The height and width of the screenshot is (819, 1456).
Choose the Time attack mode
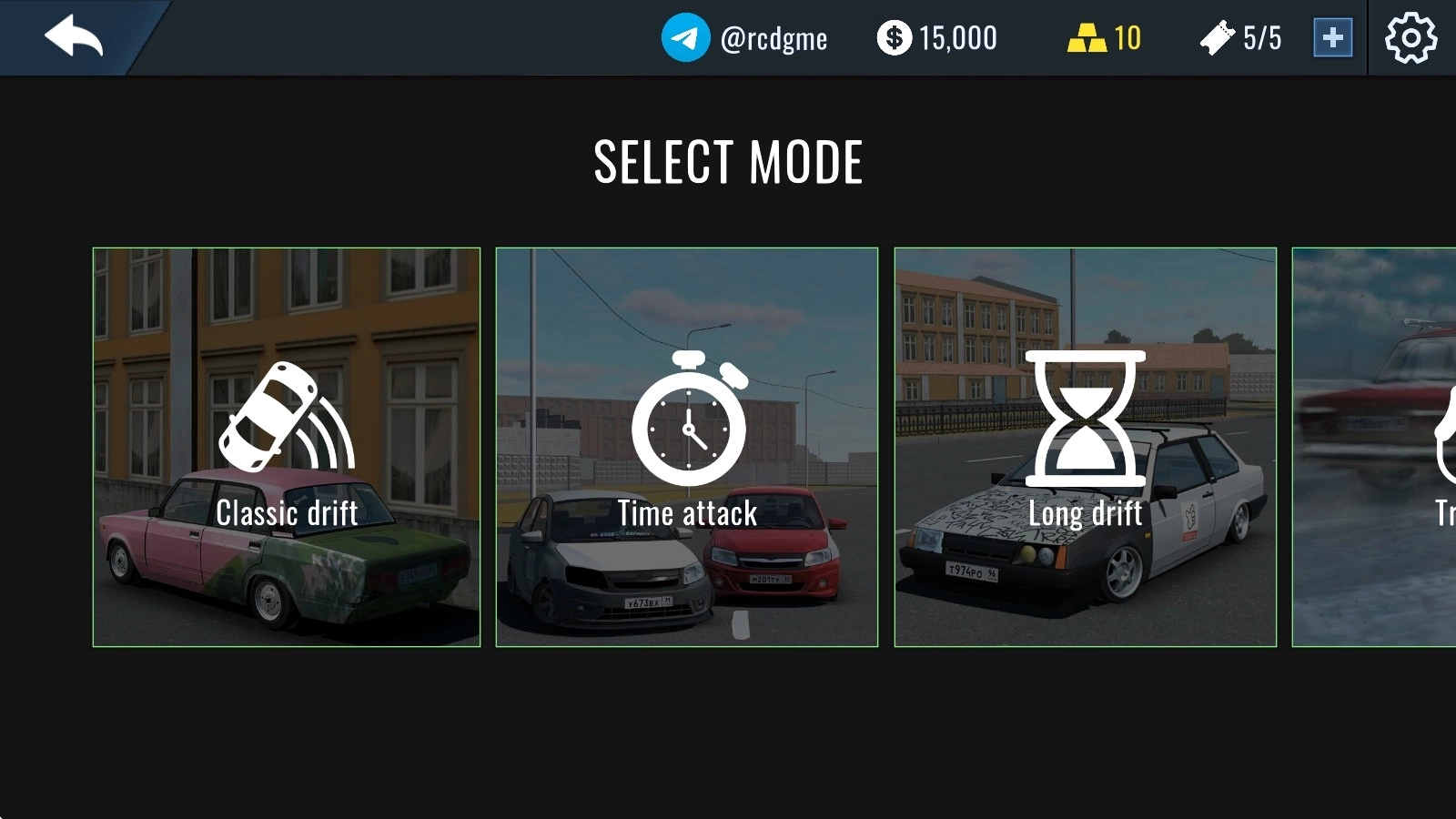coord(687,447)
